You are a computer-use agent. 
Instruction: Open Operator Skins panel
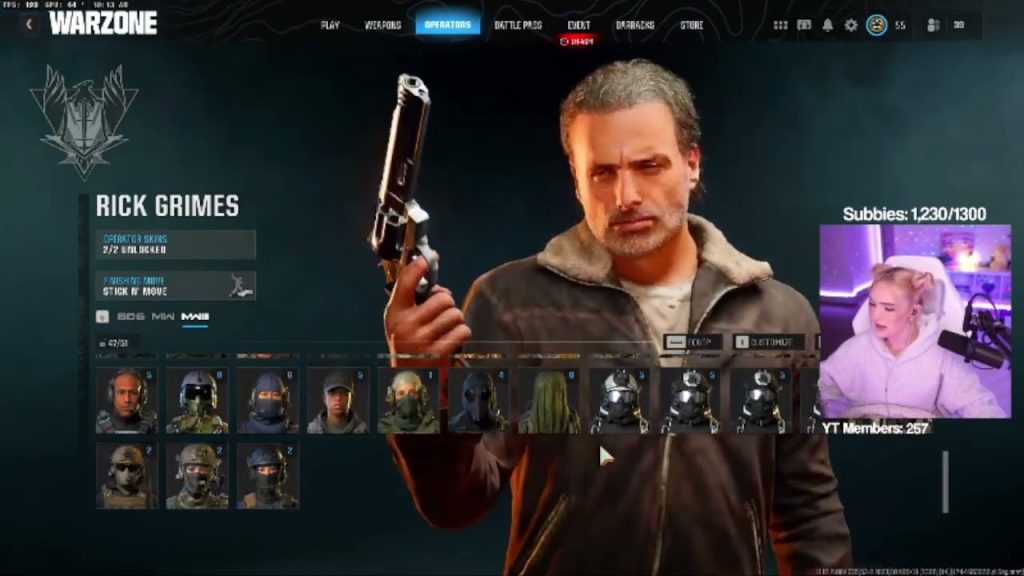(176, 244)
